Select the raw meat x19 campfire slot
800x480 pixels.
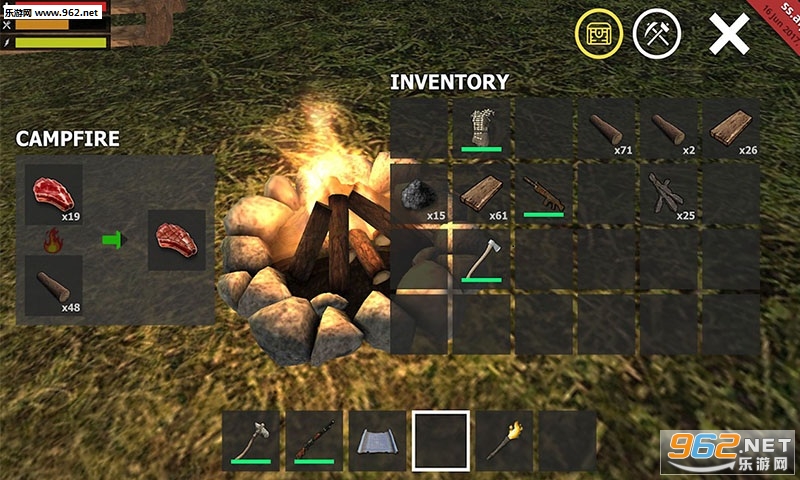(54, 194)
